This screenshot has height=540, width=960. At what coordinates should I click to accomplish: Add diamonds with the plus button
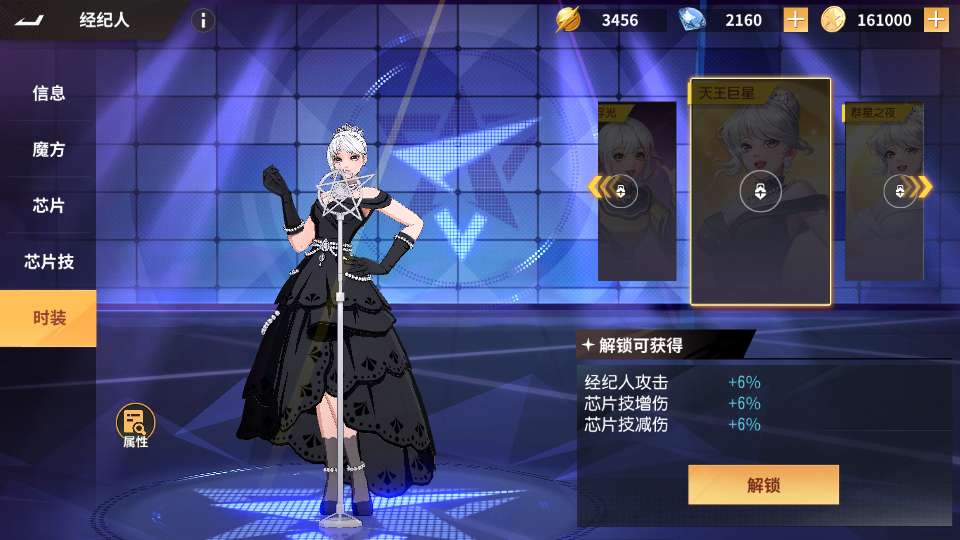click(795, 20)
